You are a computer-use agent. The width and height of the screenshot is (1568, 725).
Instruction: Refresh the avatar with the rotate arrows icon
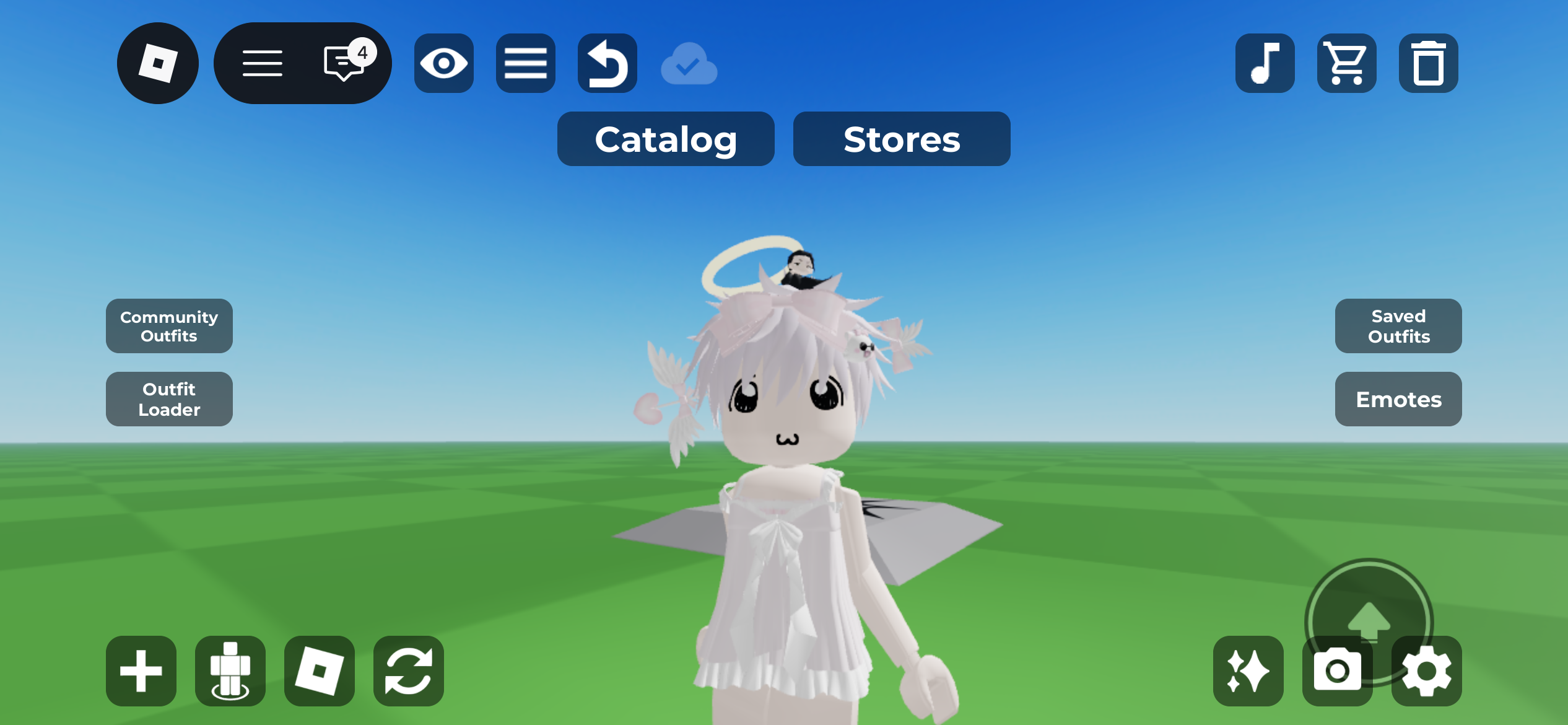point(408,671)
